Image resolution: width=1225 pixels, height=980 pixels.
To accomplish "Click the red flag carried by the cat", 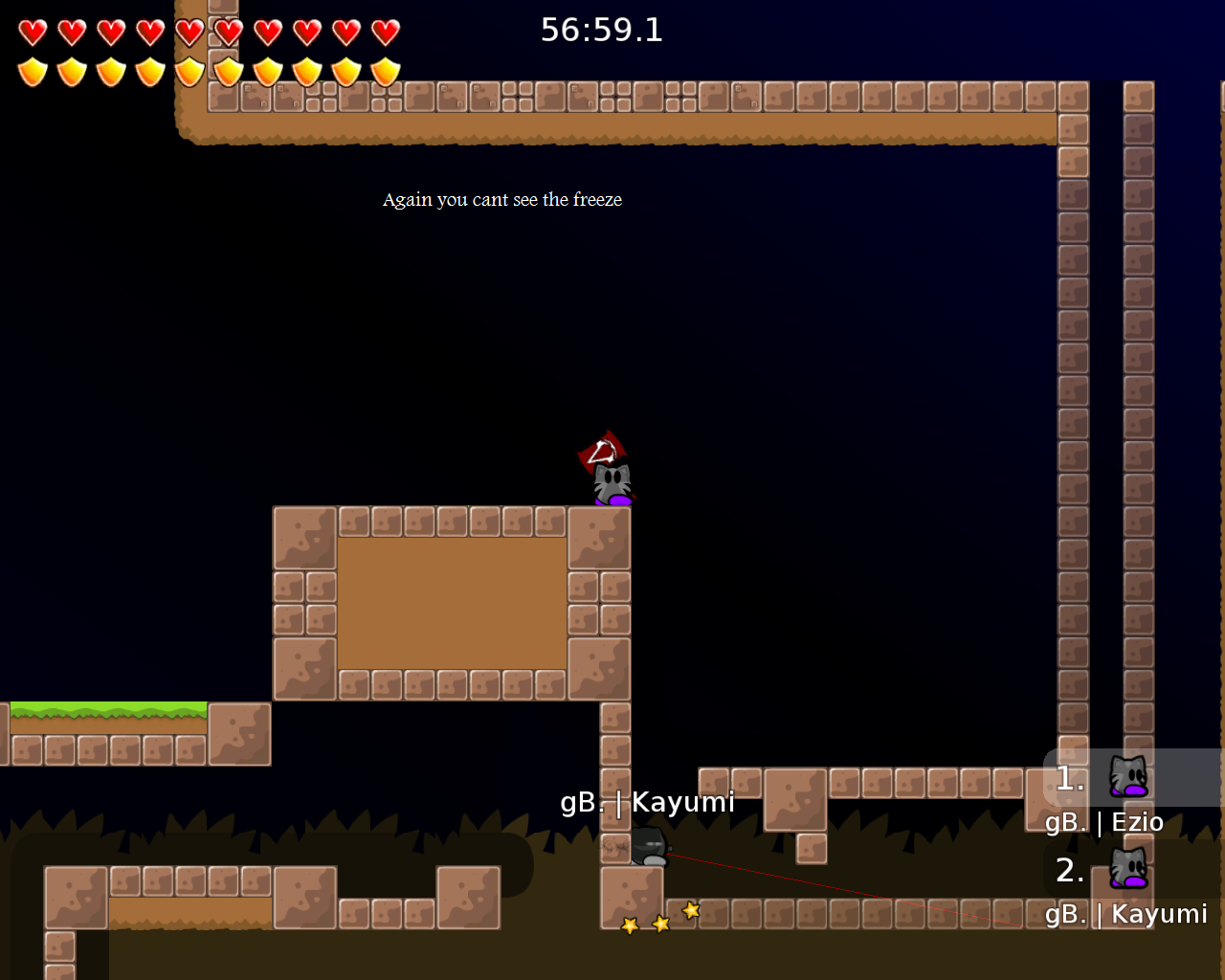I will coord(601,448).
